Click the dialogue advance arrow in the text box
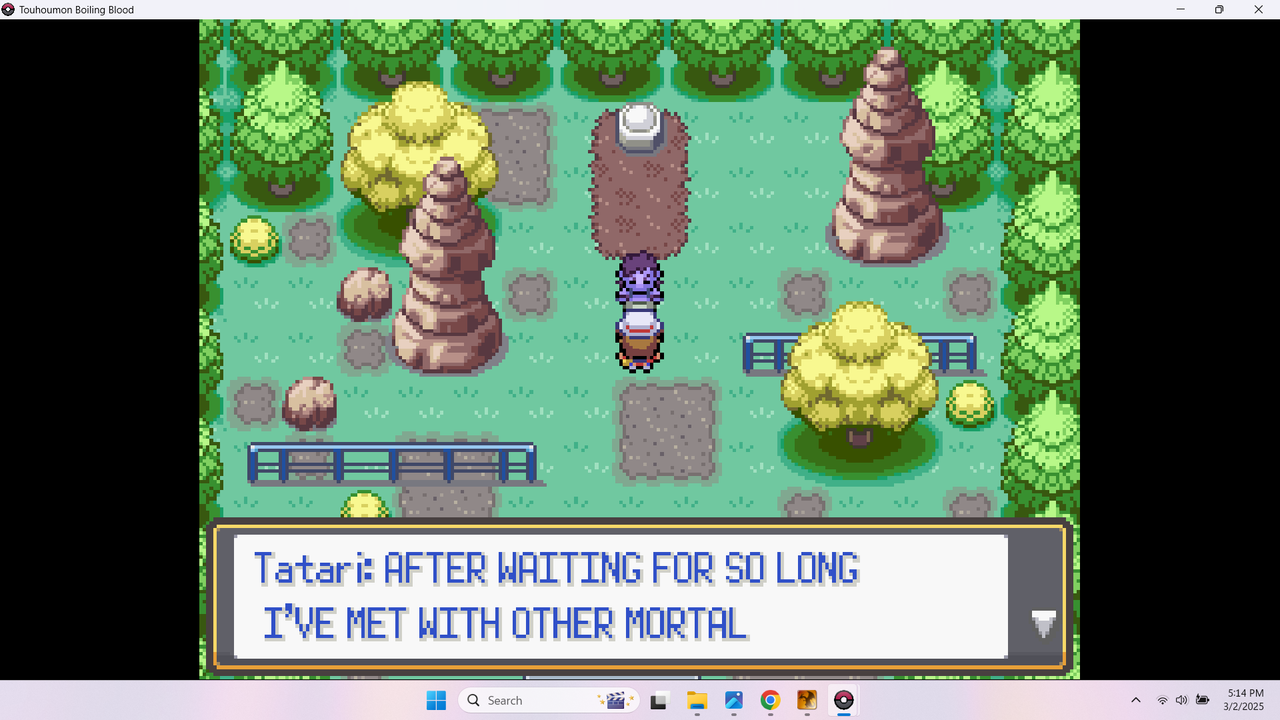 coord(1044,625)
